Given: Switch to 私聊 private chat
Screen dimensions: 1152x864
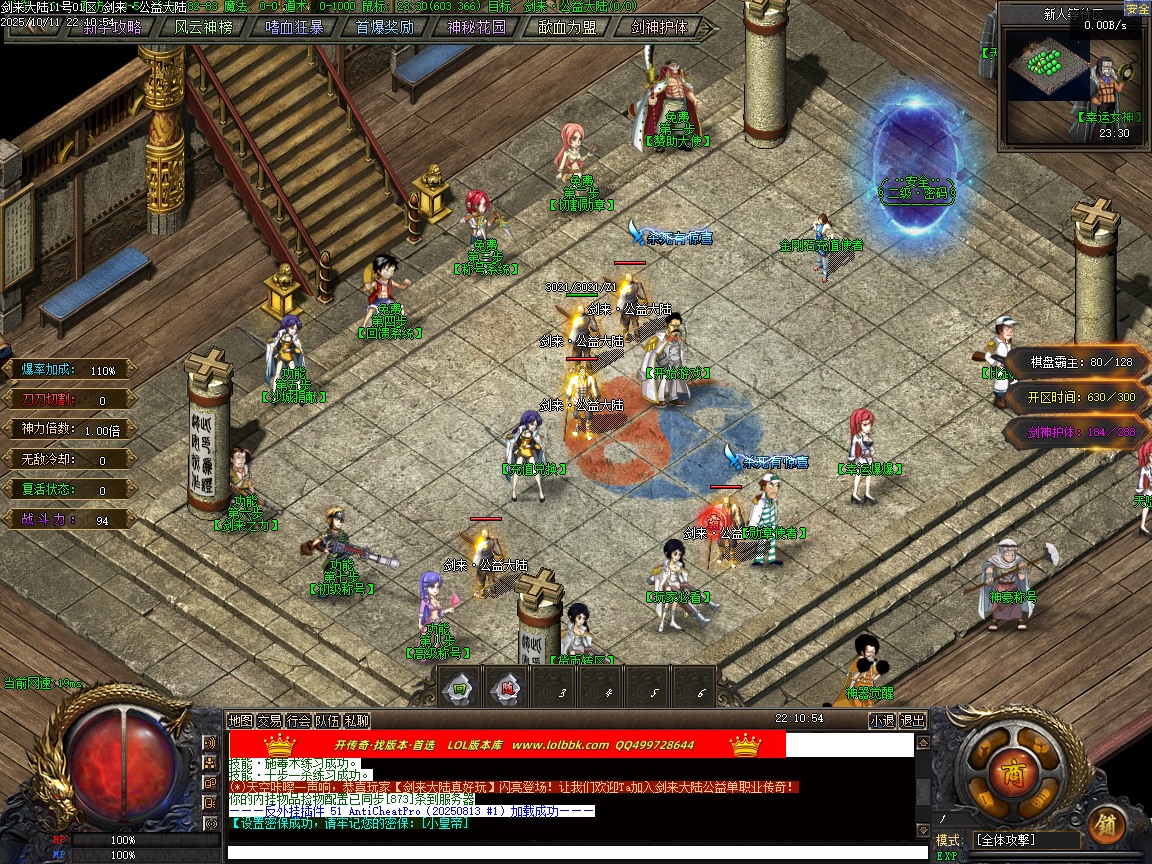Looking at the screenshot, I should [357, 720].
